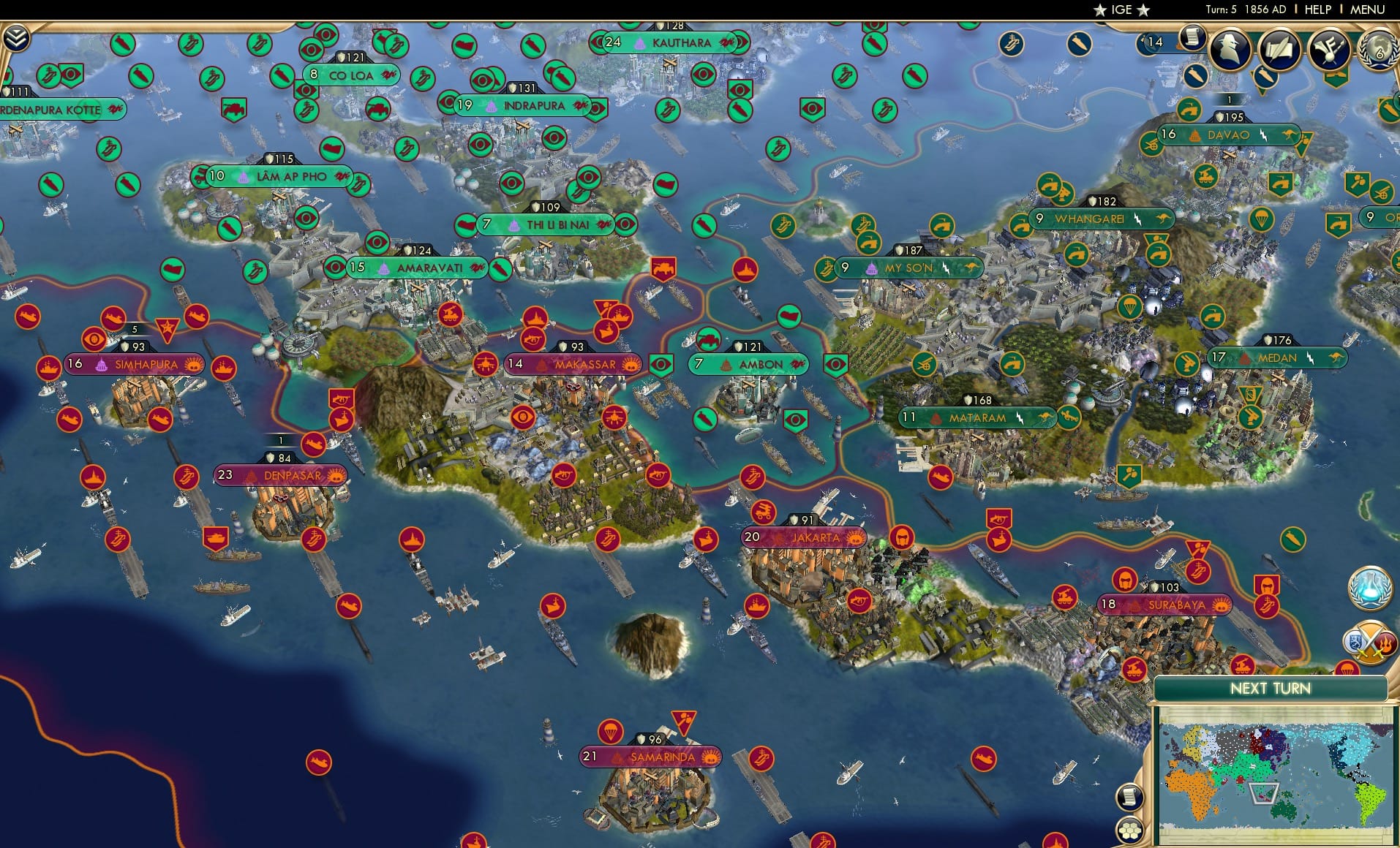Click the scroll icon above the minimap
The image size is (1400, 848).
point(1129,797)
